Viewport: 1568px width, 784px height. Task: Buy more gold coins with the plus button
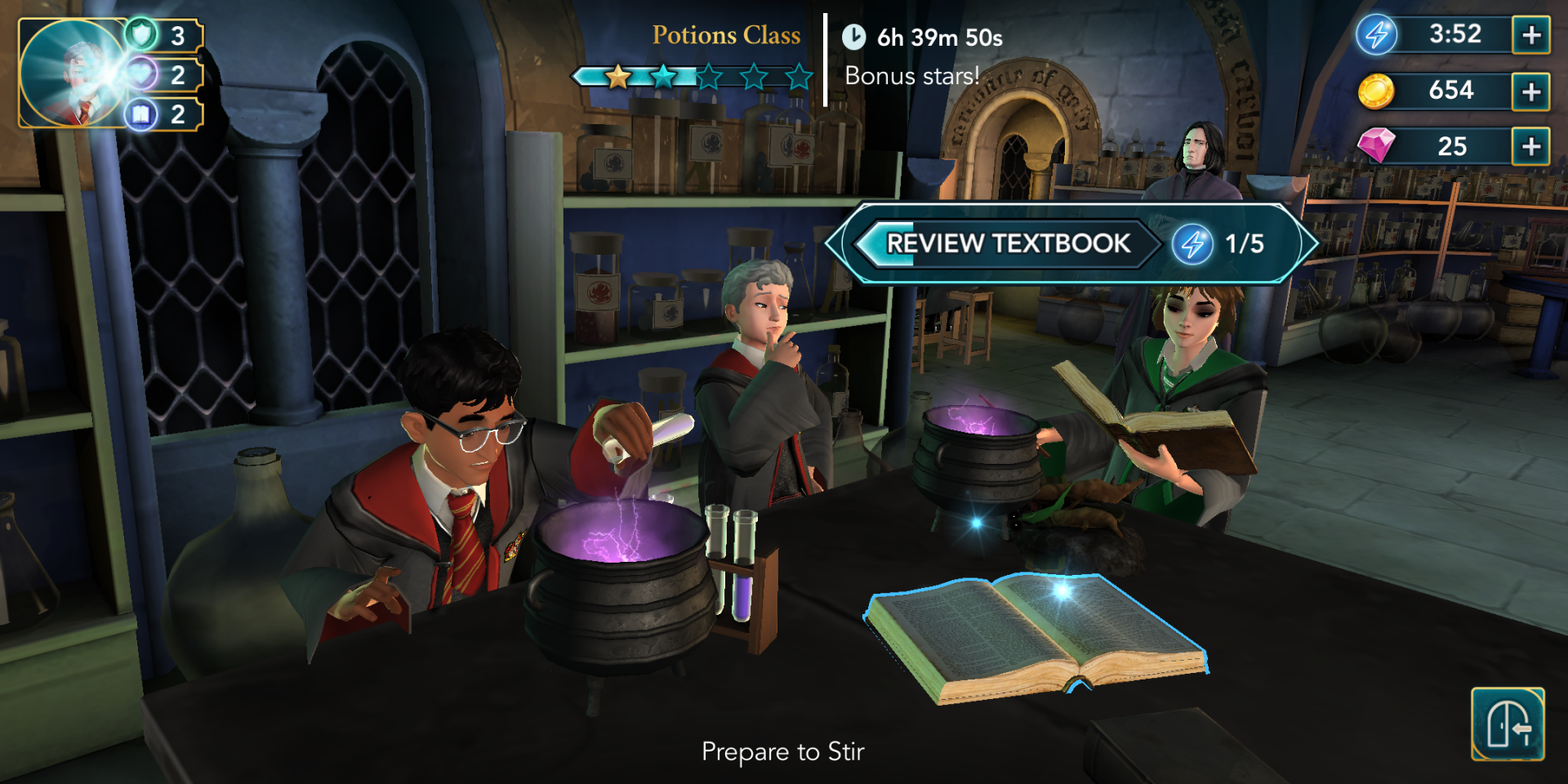[x=1531, y=91]
